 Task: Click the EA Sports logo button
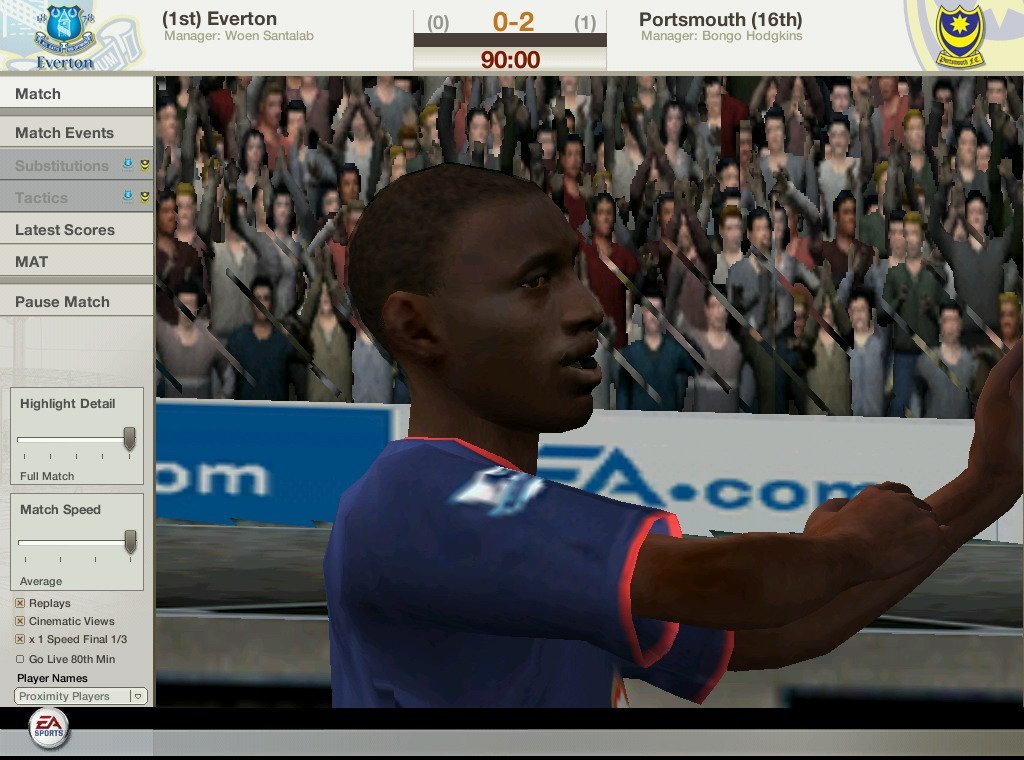point(47,727)
